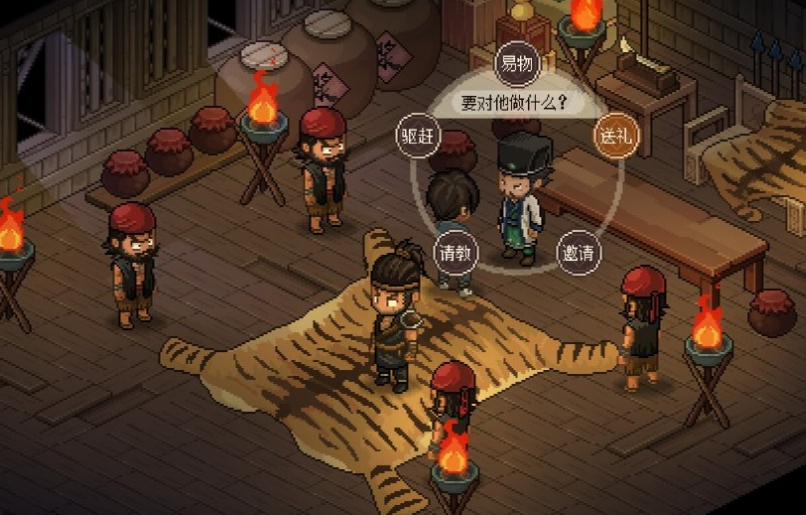Pick the highlighted 送礼 (give gift) option
This screenshot has width=806, height=515.
point(616,135)
